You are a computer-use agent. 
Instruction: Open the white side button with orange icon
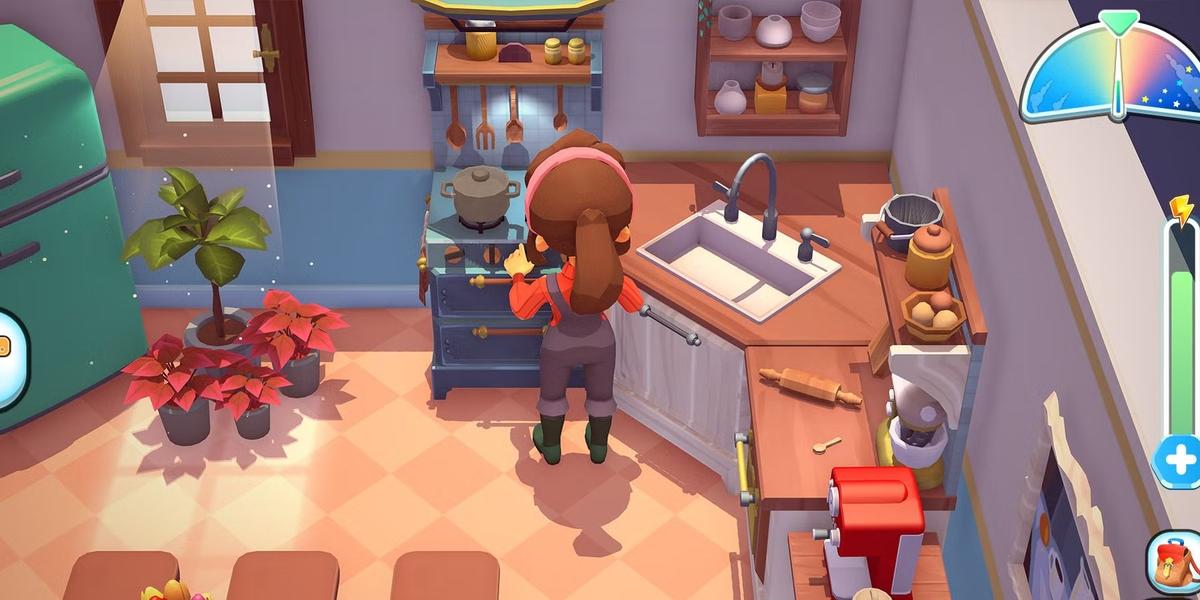pyautogui.click(x=8, y=358)
